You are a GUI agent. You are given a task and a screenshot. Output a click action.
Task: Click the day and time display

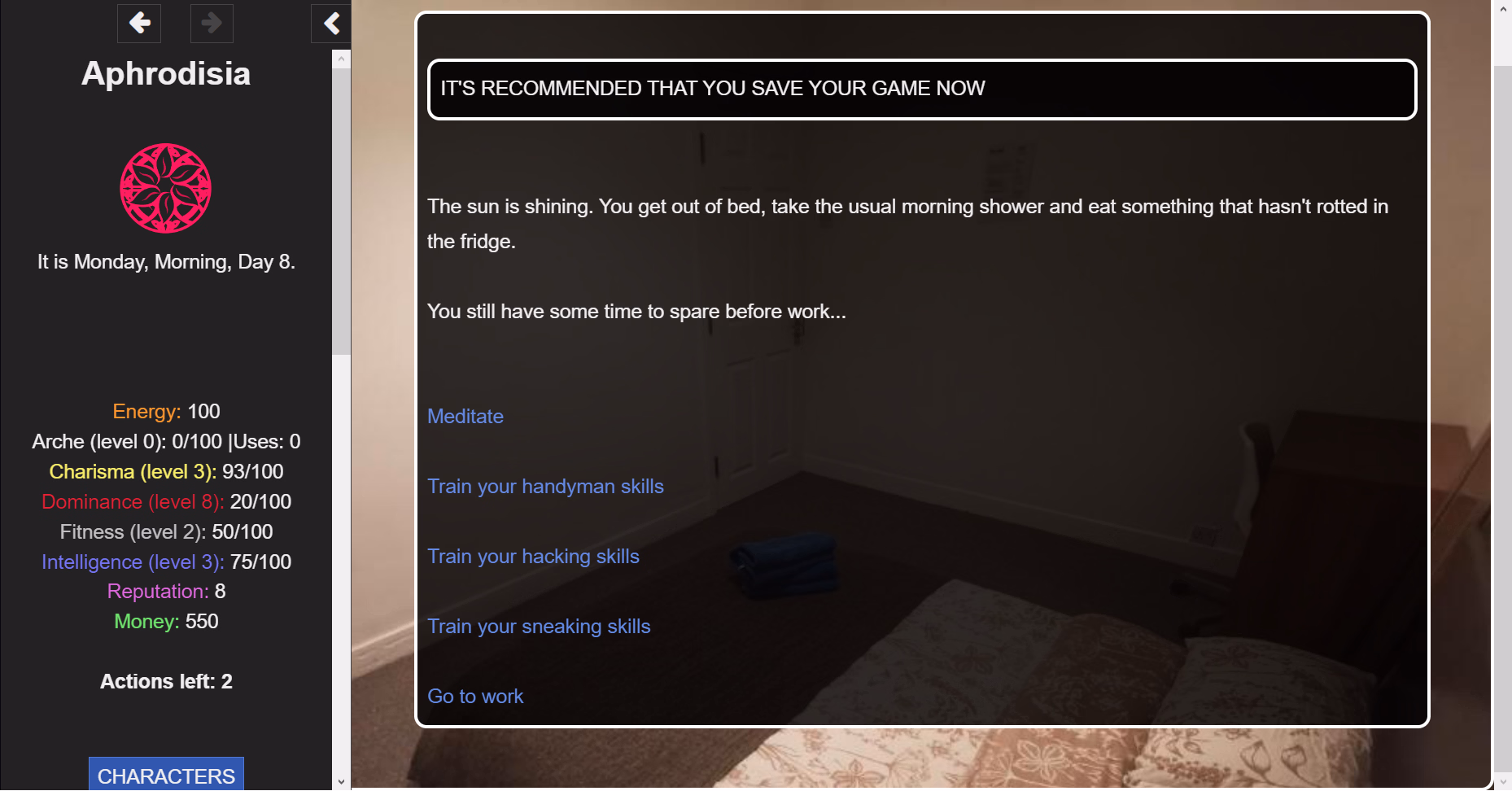166,261
